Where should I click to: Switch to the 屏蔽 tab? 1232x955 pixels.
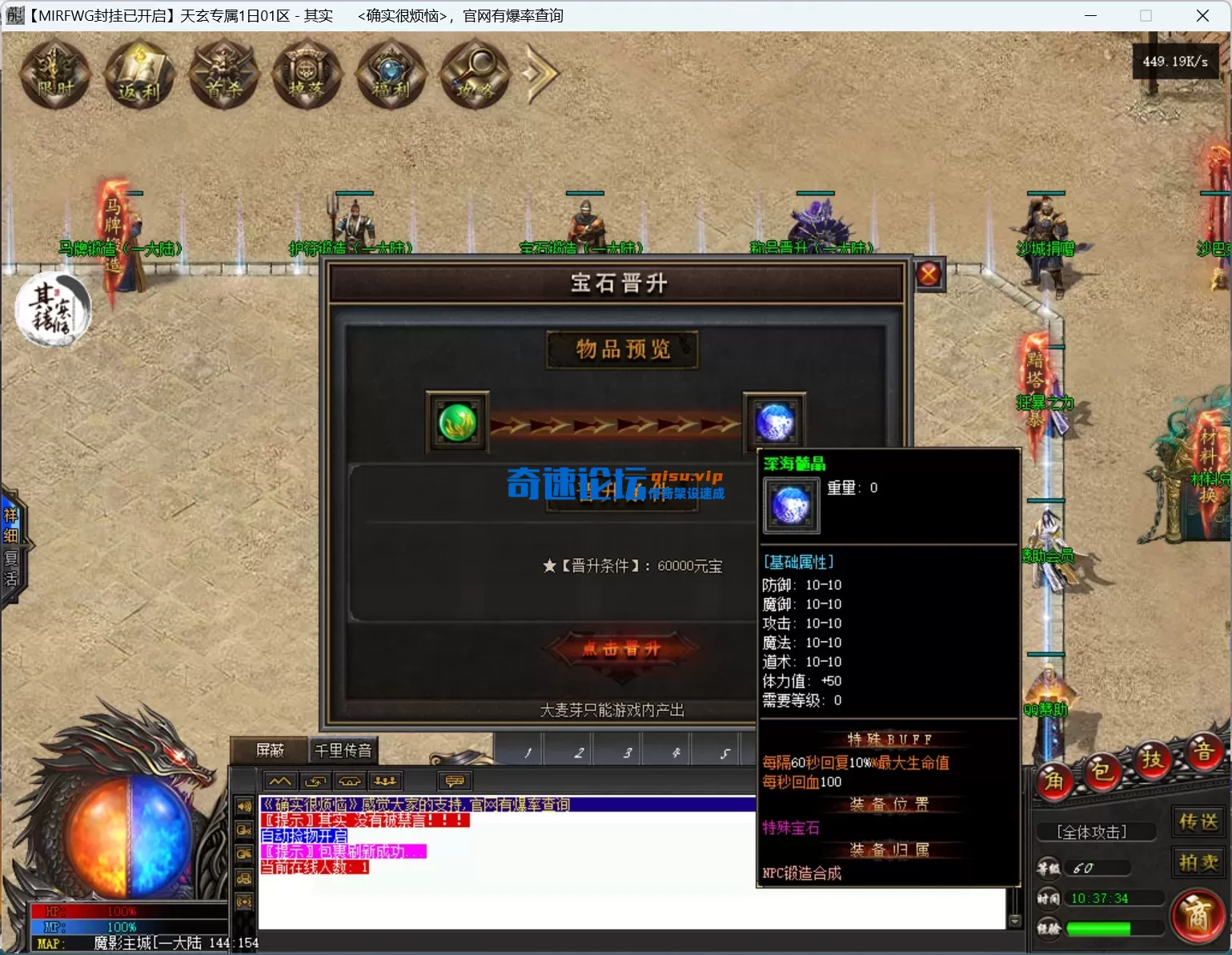tap(270, 749)
